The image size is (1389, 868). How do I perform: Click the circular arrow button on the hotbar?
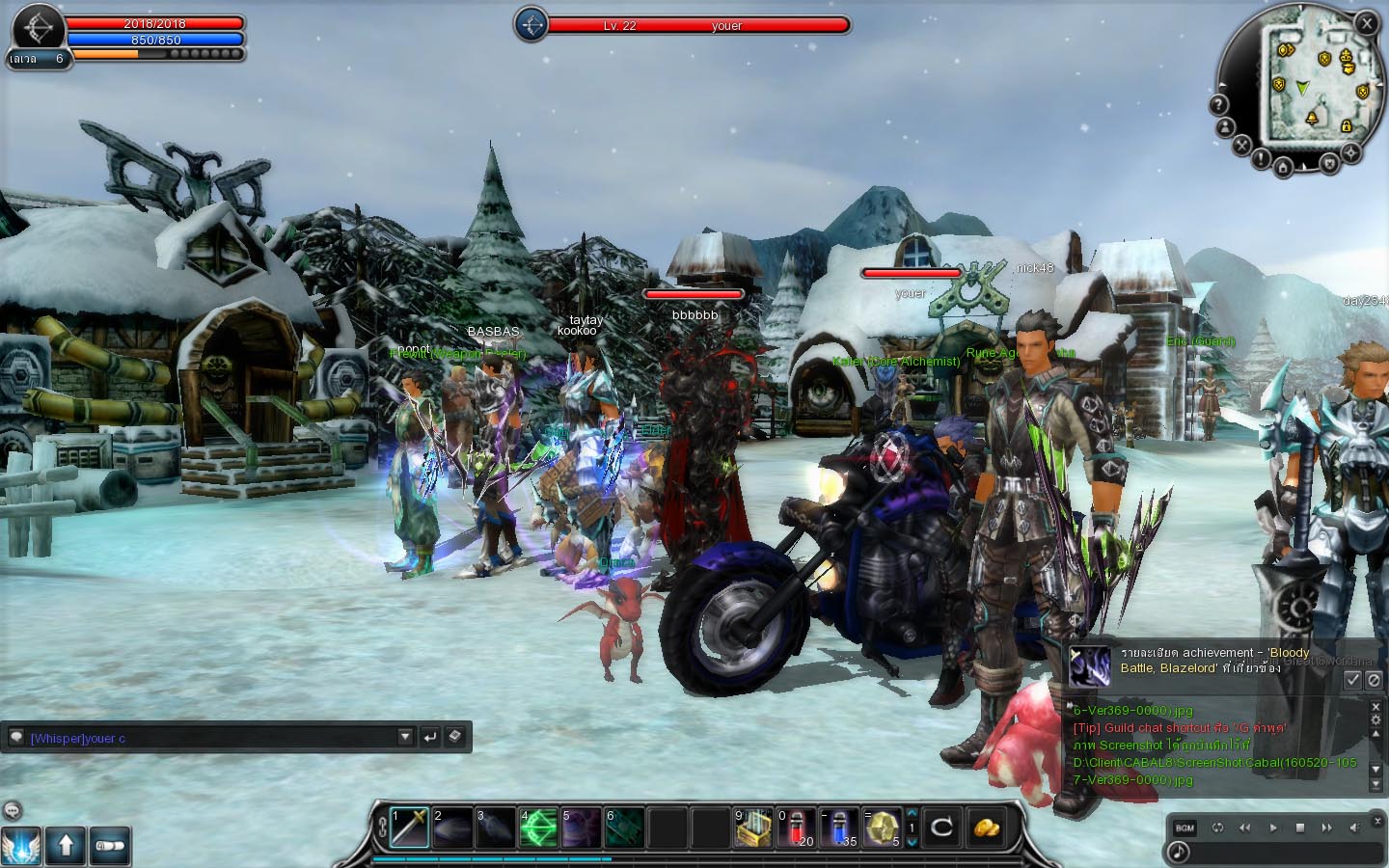(940, 827)
